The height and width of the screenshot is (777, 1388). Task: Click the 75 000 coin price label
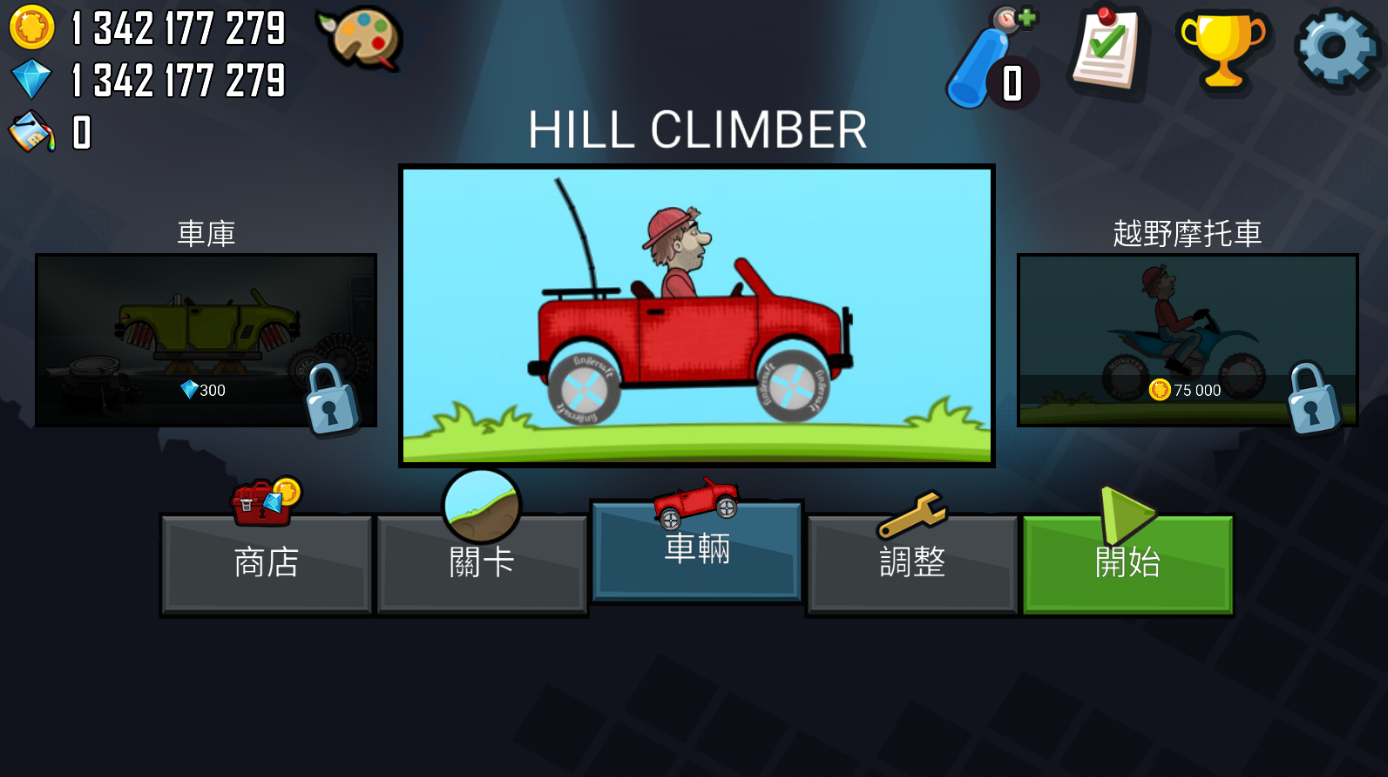pos(1185,390)
